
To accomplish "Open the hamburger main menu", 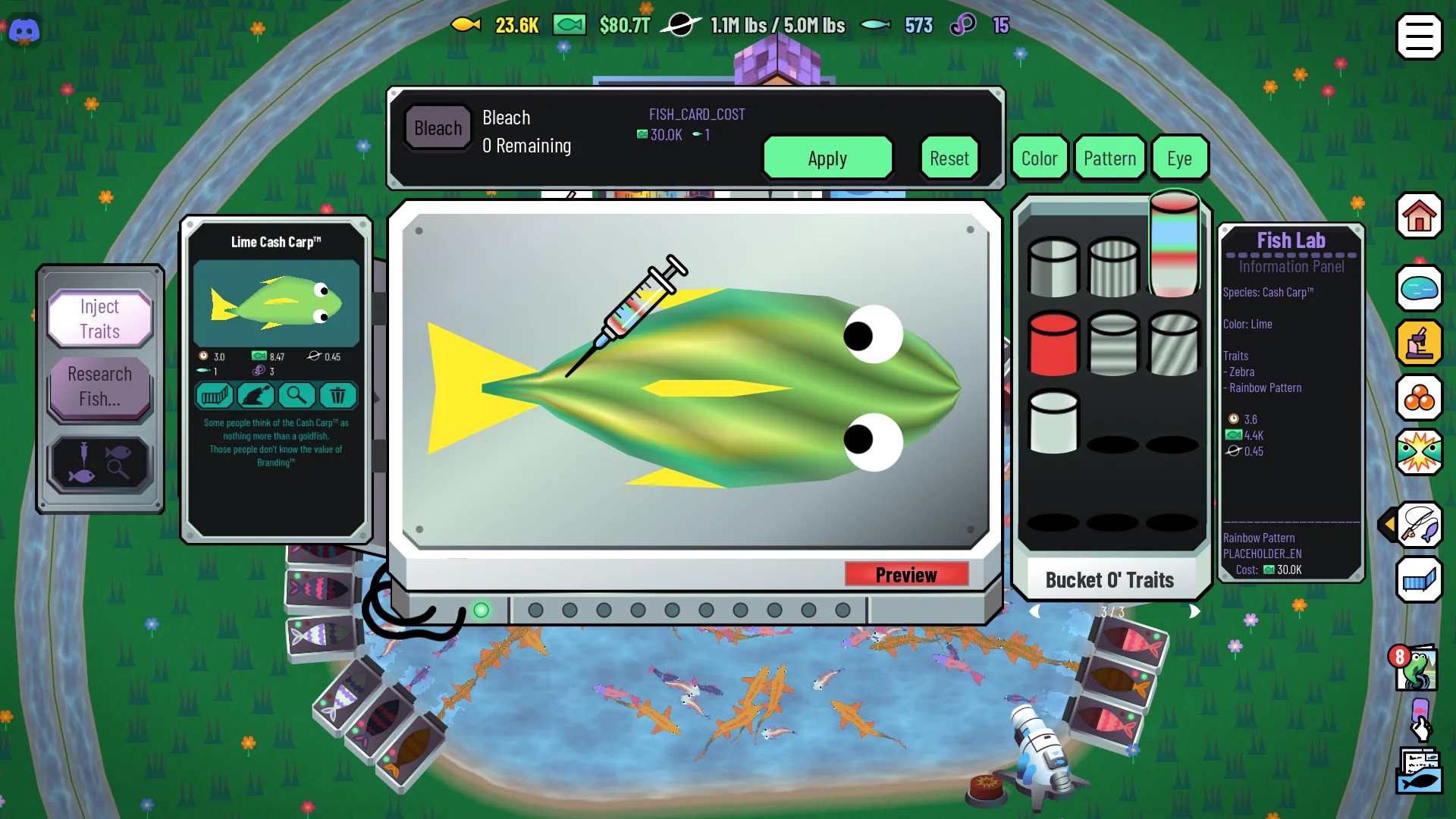I will click(1419, 36).
